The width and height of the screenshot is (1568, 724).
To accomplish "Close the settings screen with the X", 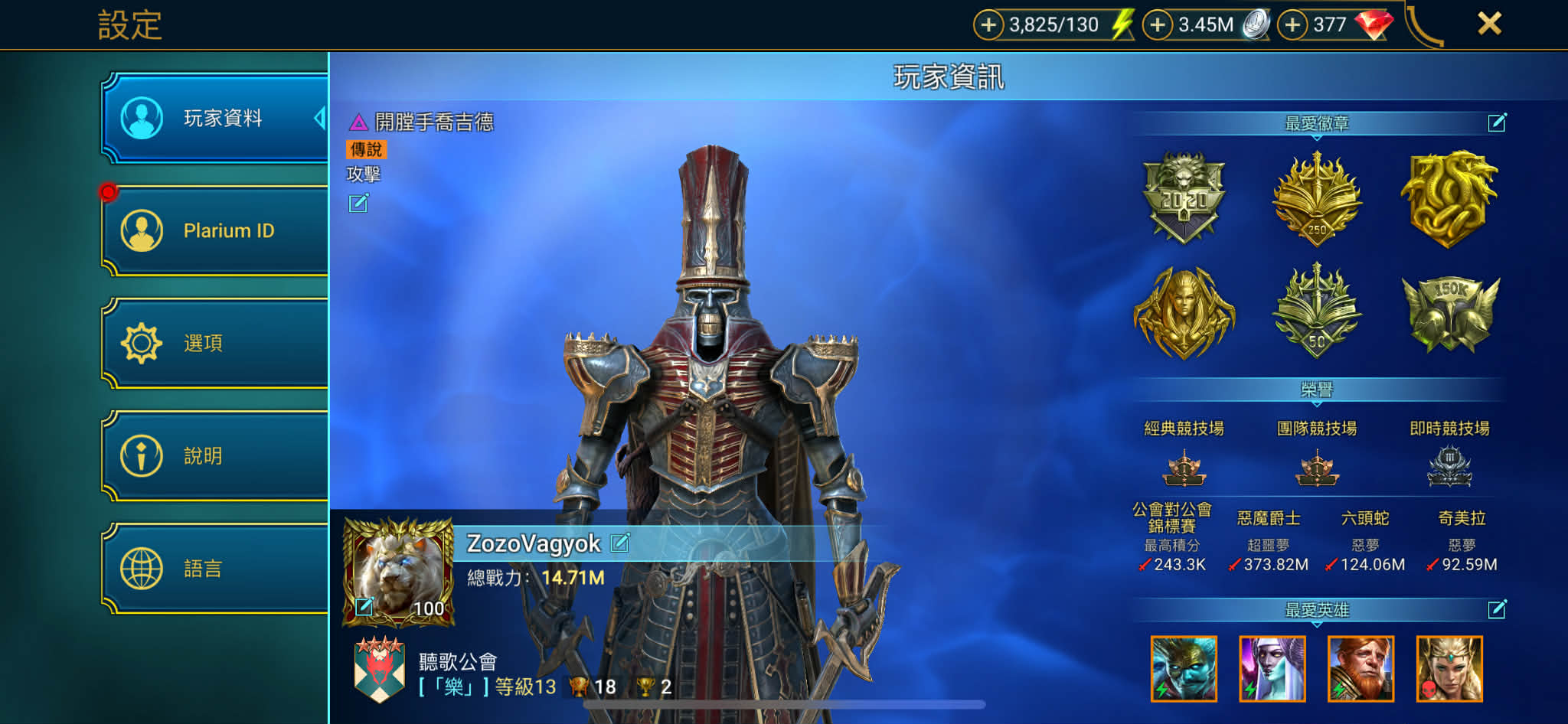I will pos(1489,24).
